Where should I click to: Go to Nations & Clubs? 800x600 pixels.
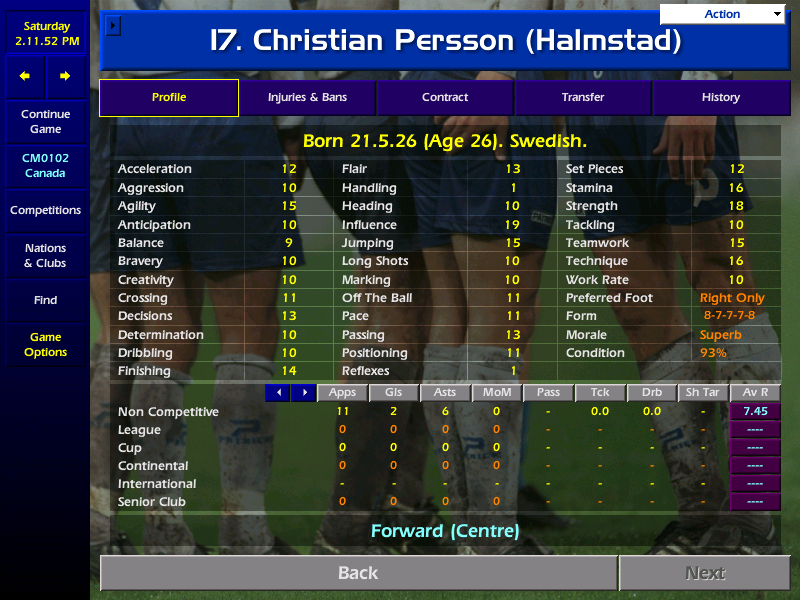point(45,256)
